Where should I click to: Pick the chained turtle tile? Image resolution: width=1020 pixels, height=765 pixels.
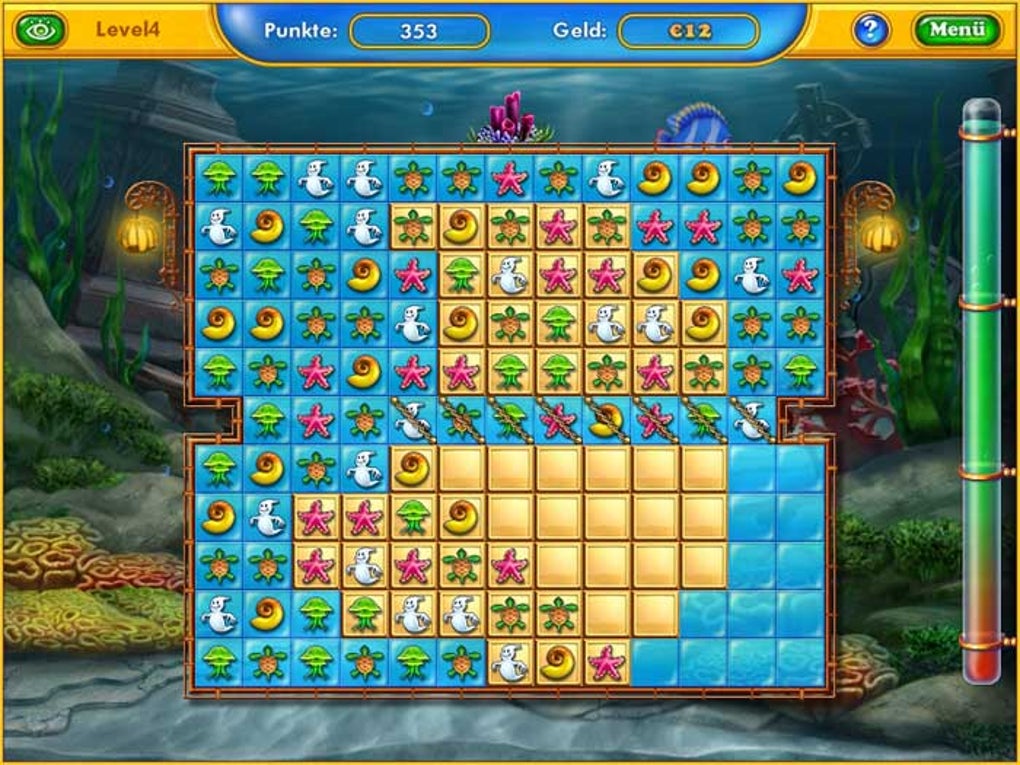point(460,420)
